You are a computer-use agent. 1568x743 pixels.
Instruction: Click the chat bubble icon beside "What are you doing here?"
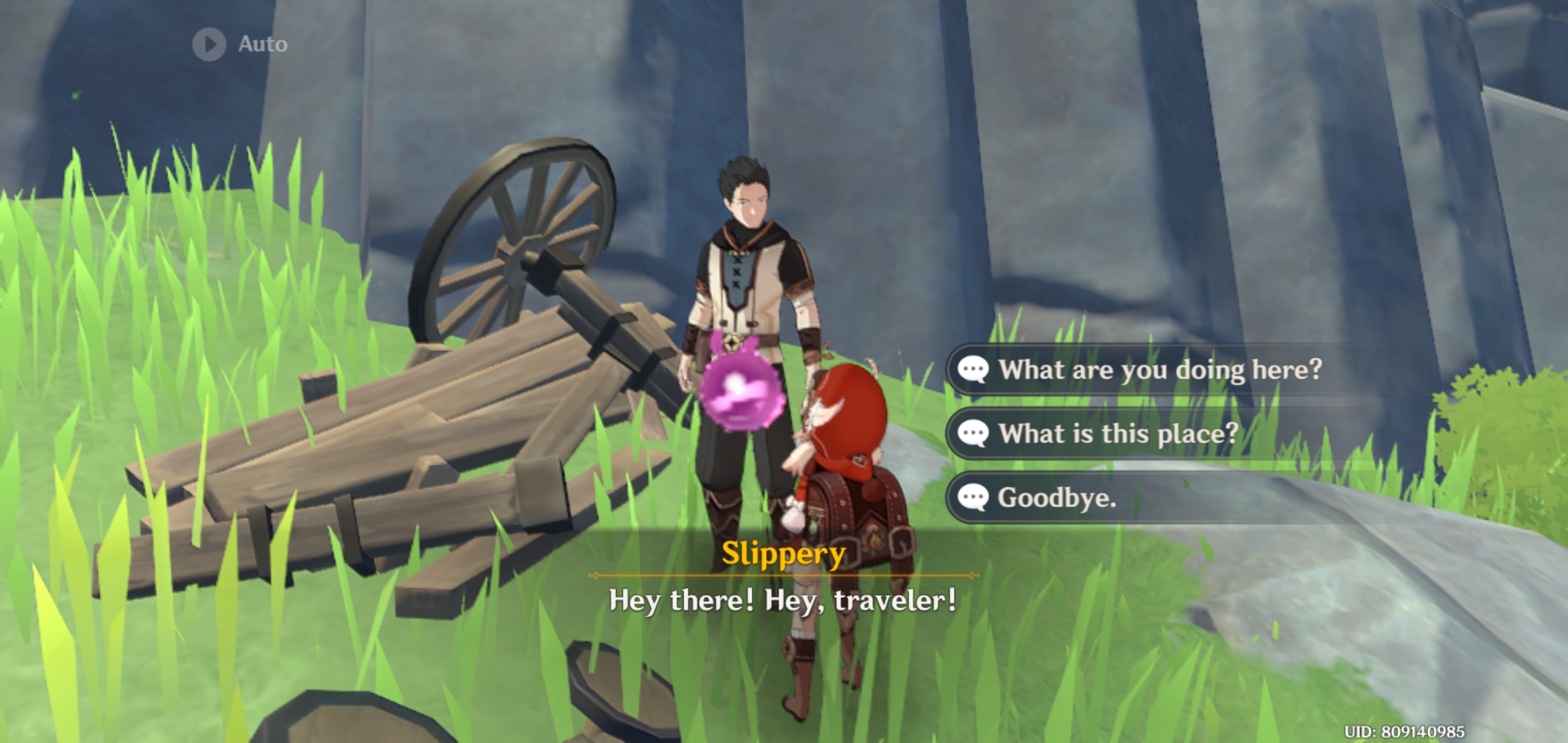coord(972,369)
